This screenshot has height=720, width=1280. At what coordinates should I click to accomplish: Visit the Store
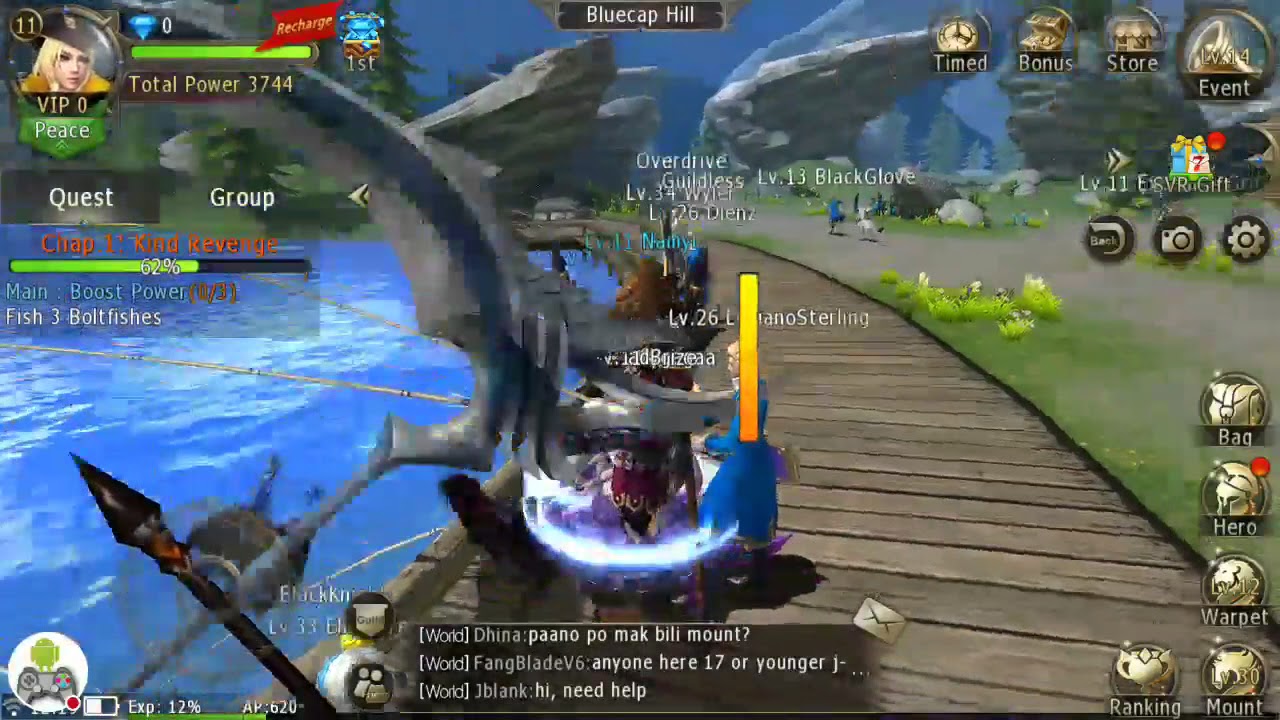pyautogui.click(x=1131, y=43)
